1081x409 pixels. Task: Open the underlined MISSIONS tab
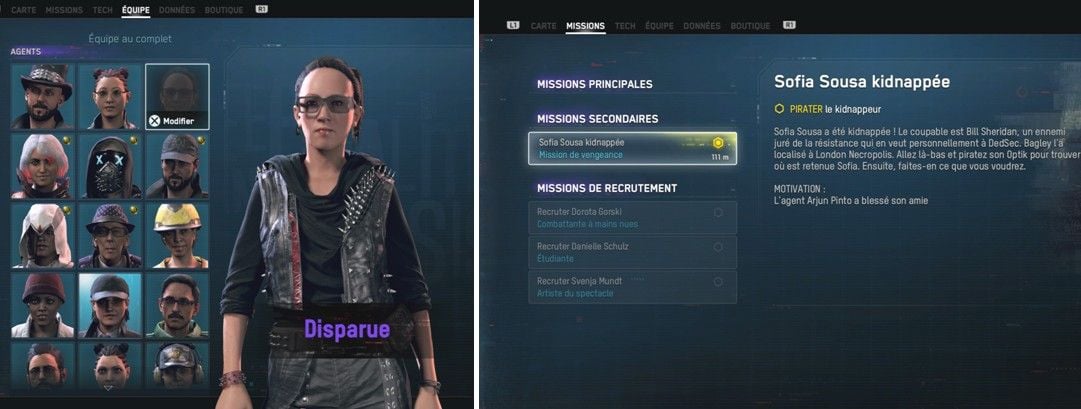coord(585,26)
